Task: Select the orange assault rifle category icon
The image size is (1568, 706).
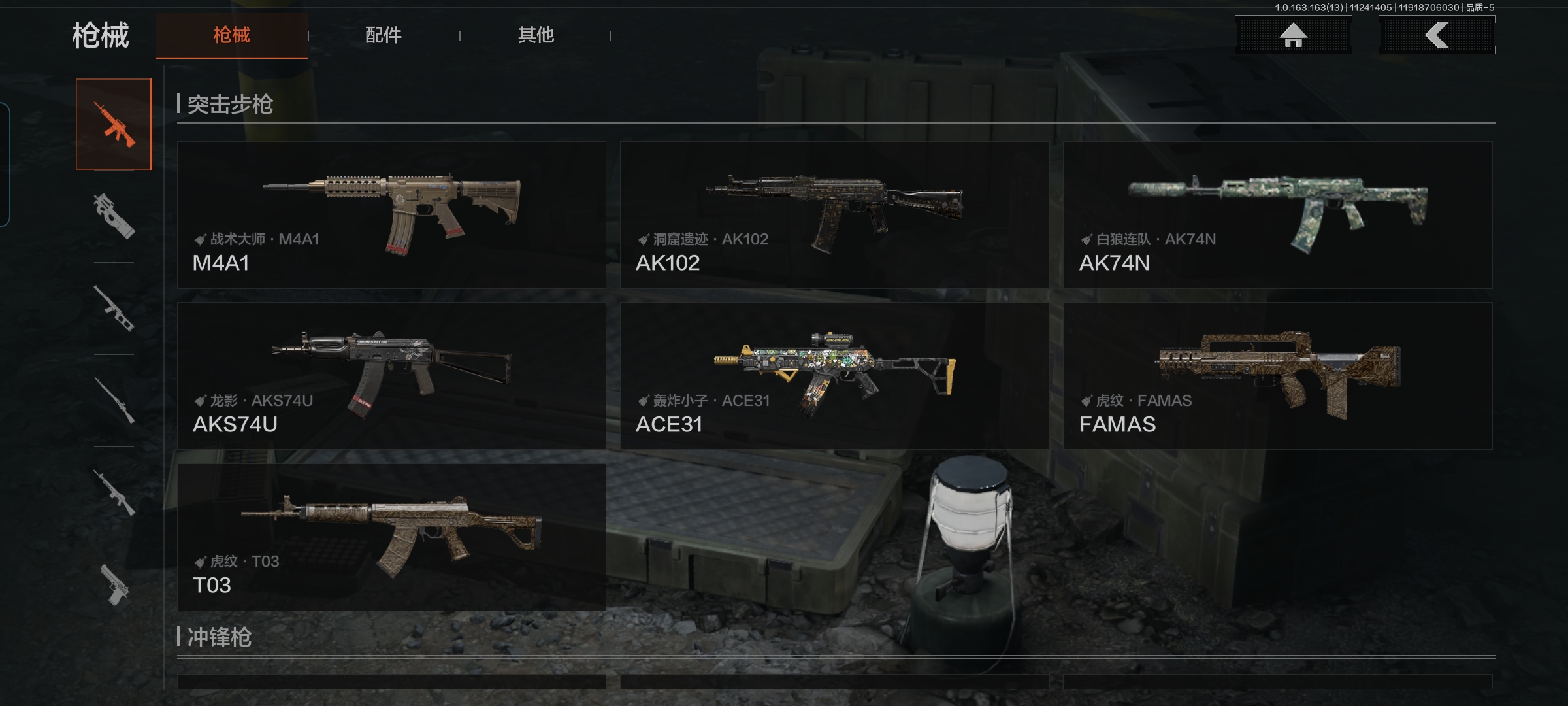Action: [114, 124]
